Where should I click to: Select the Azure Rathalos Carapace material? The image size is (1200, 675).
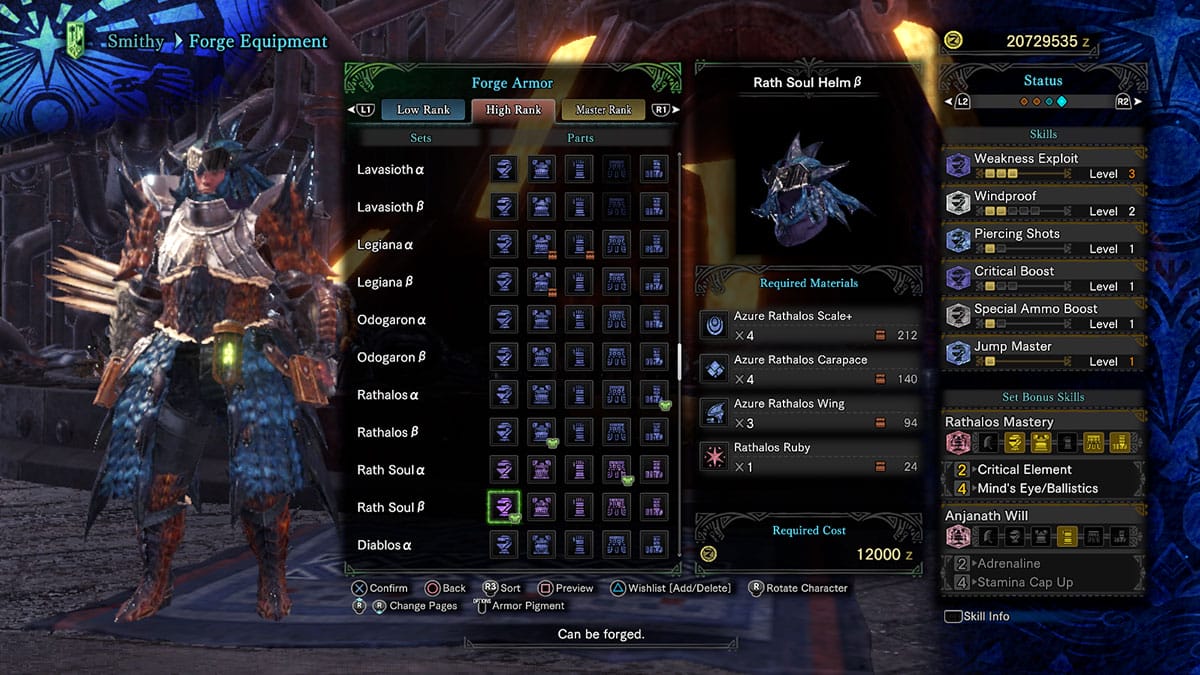point(810,369)
